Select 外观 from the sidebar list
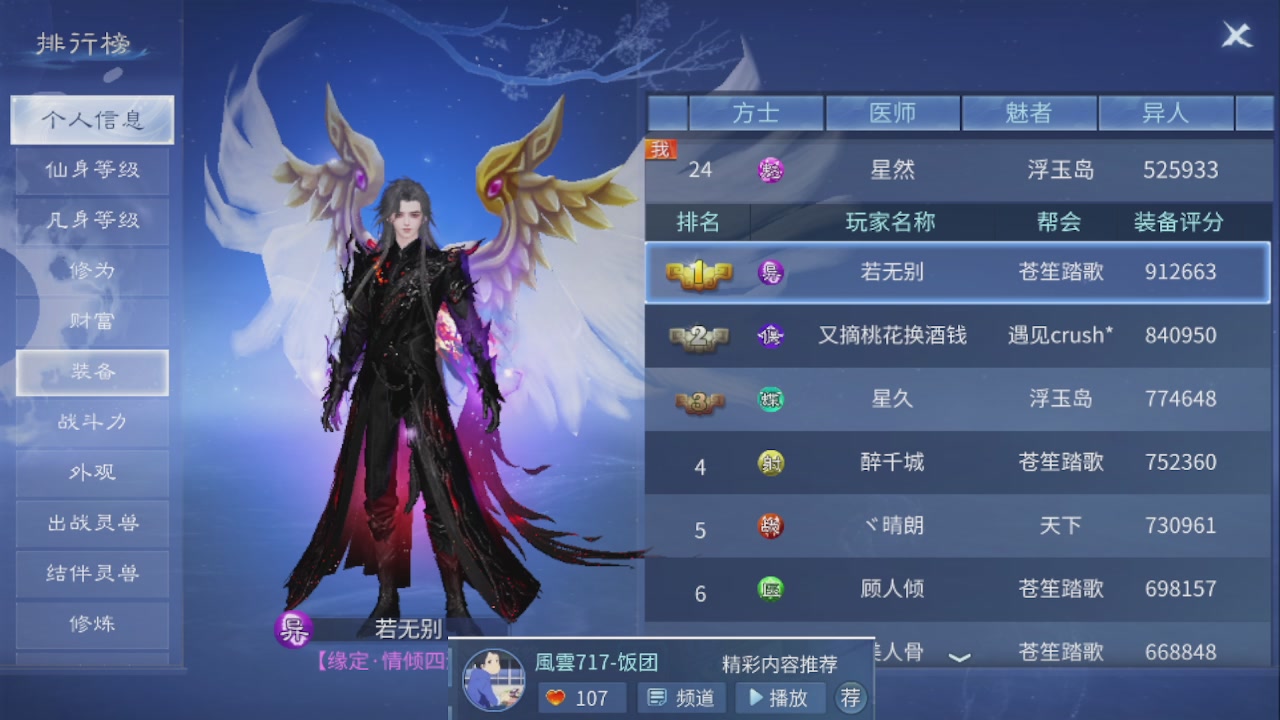 click(91, 473)
